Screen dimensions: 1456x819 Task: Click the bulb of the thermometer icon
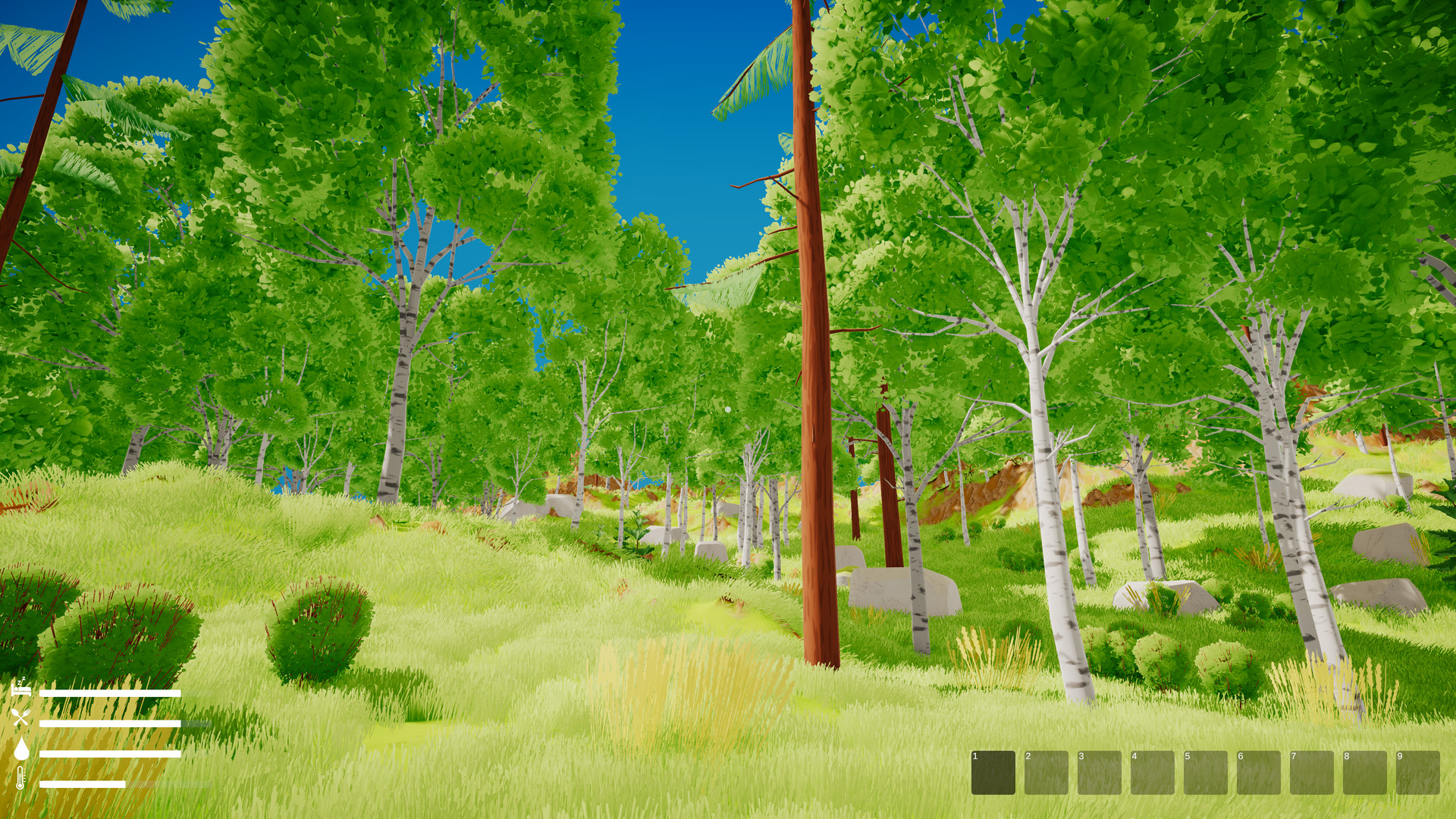point(20,785)
